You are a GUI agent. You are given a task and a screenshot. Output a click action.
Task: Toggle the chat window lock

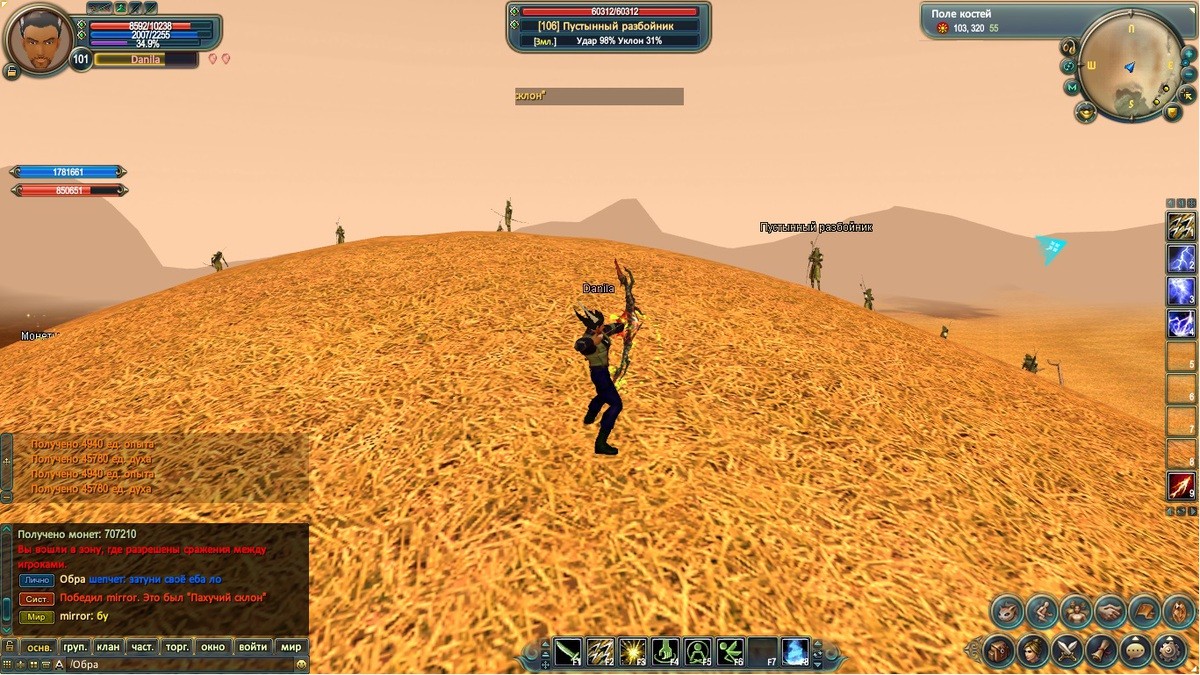(9, 647)
